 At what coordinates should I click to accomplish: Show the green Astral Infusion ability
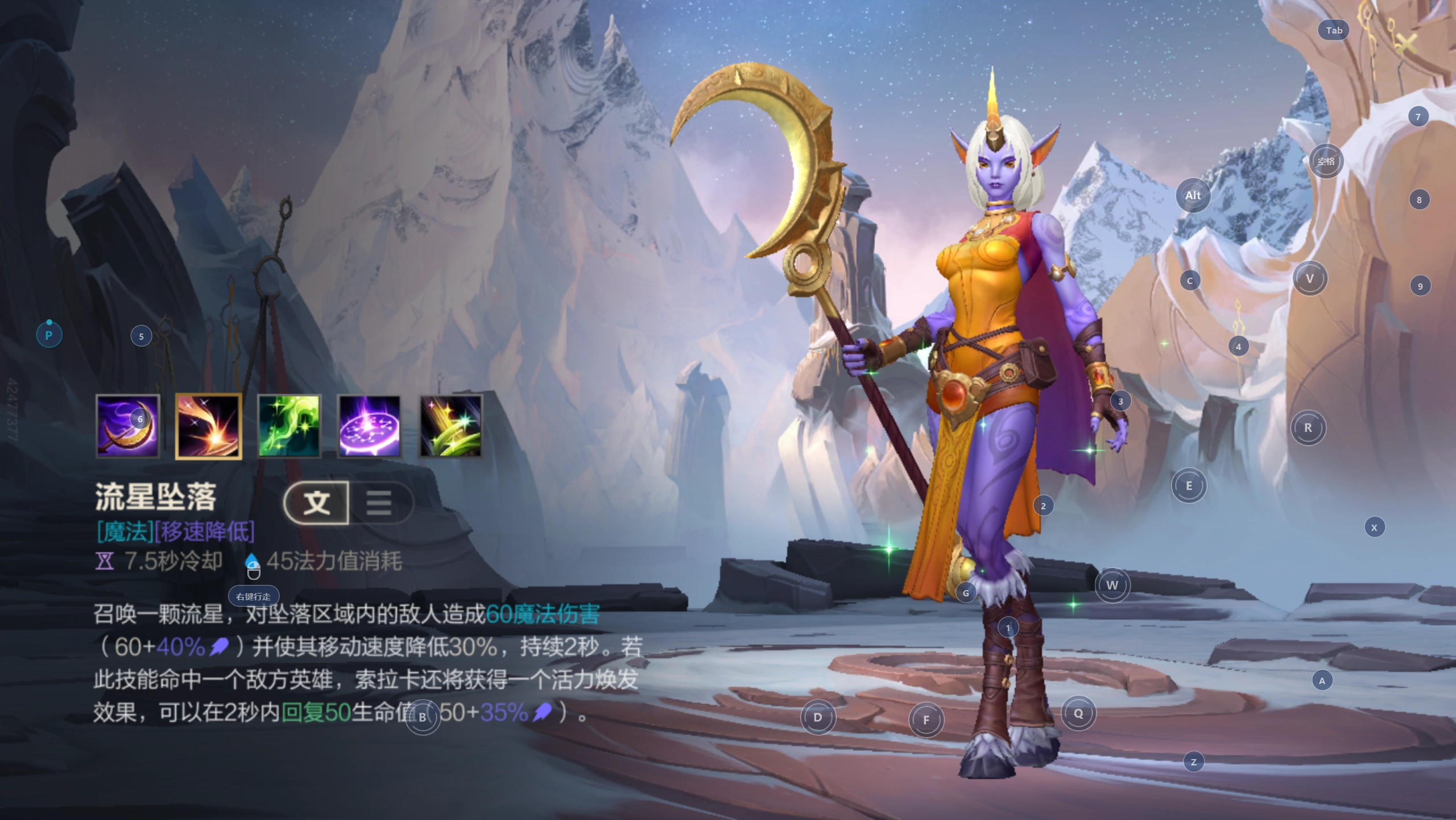289,426
